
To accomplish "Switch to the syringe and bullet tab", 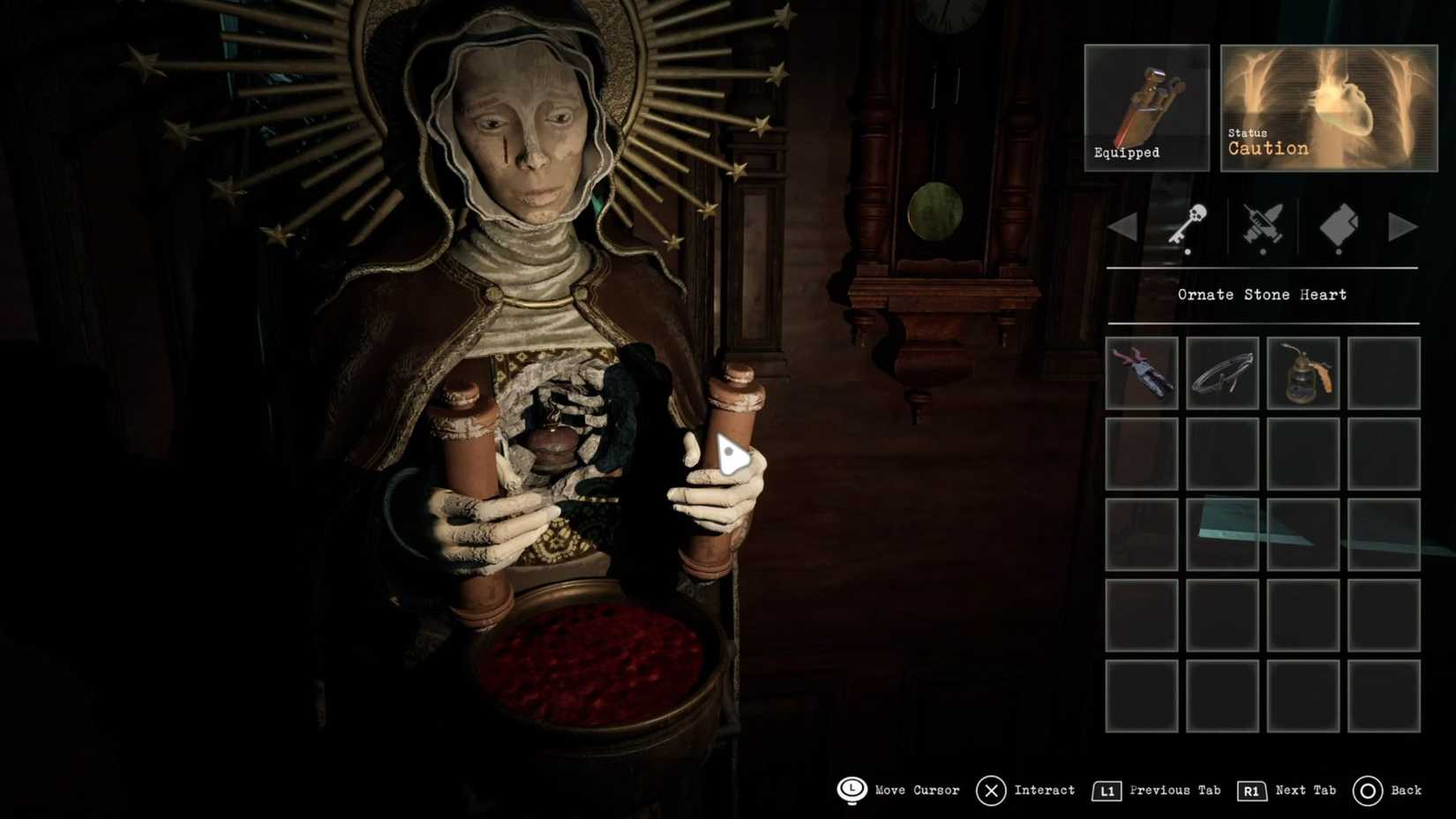I will click(x=1263, y=226).
